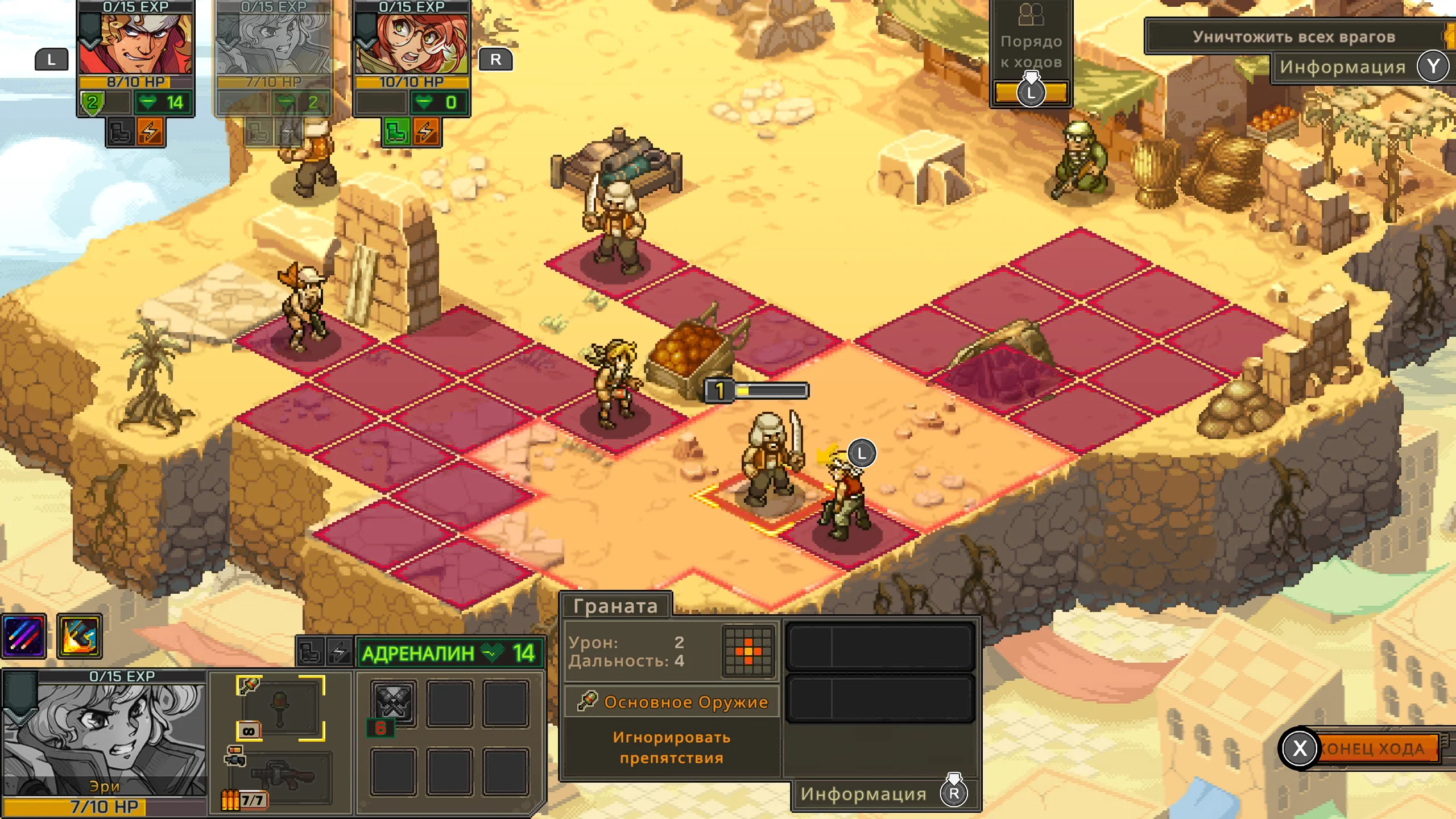Click the fiery yellow-framed ability icon

pyautogui.click(x=80, y=636)
